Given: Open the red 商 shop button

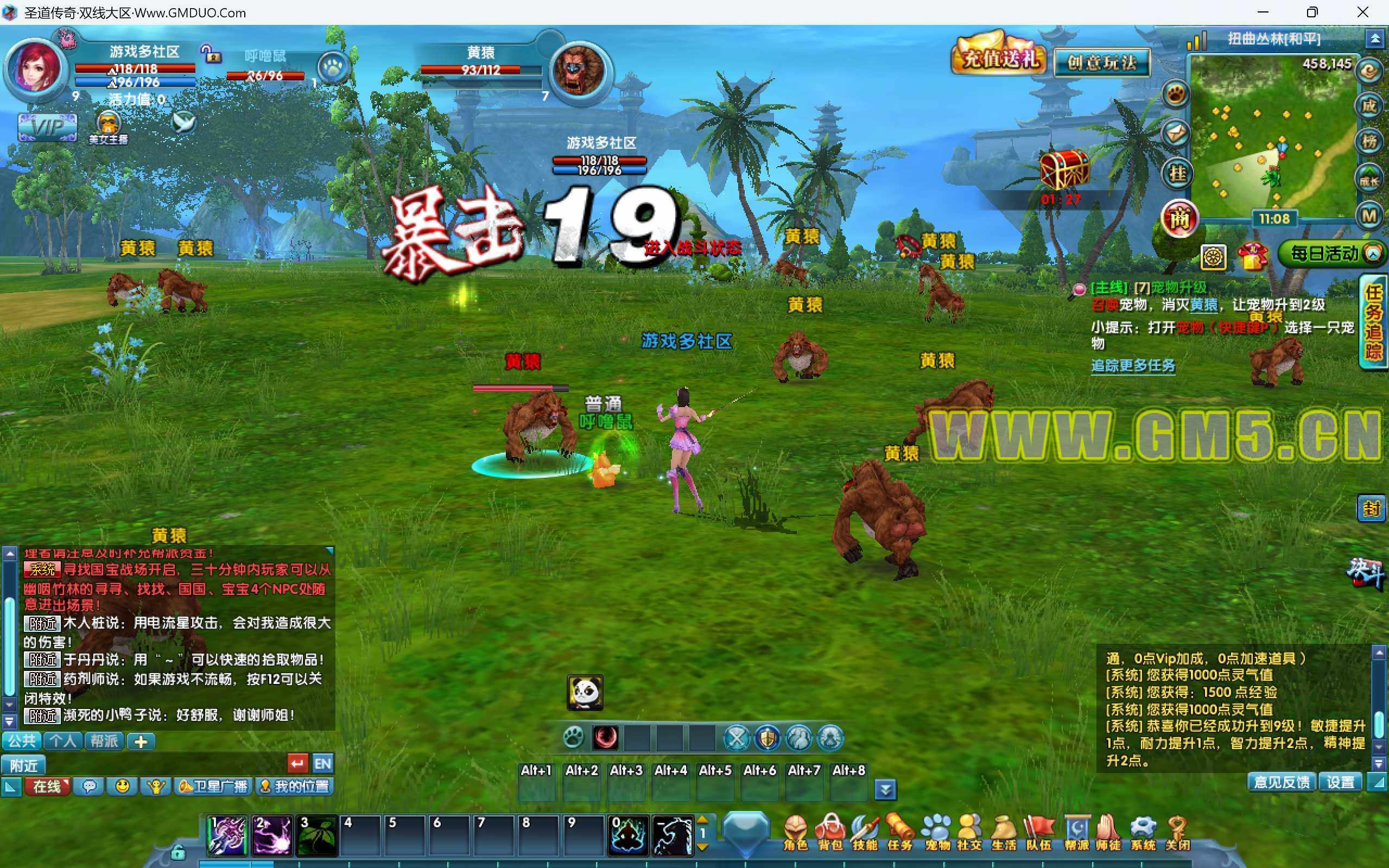Looking at the screenshot, I should point(1179,219).
